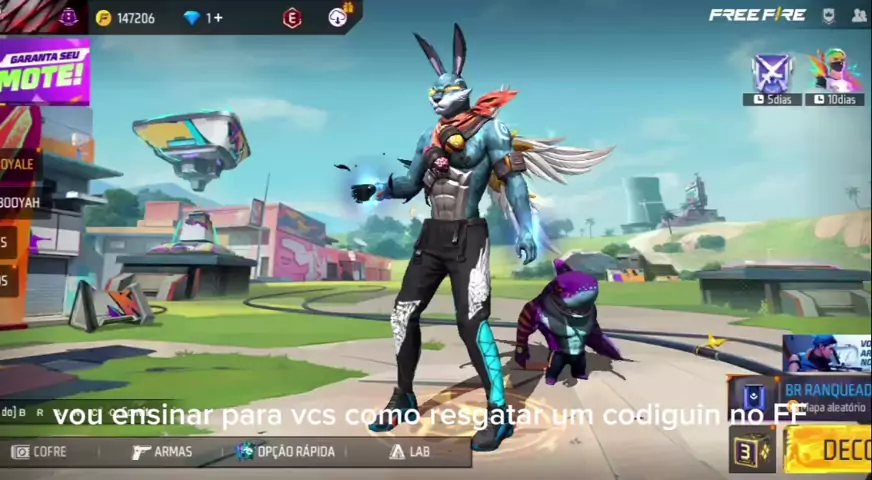Open the cloud download icon with gift
The image size is (872, 480).
pyautogui.click(x=339, y=17)
